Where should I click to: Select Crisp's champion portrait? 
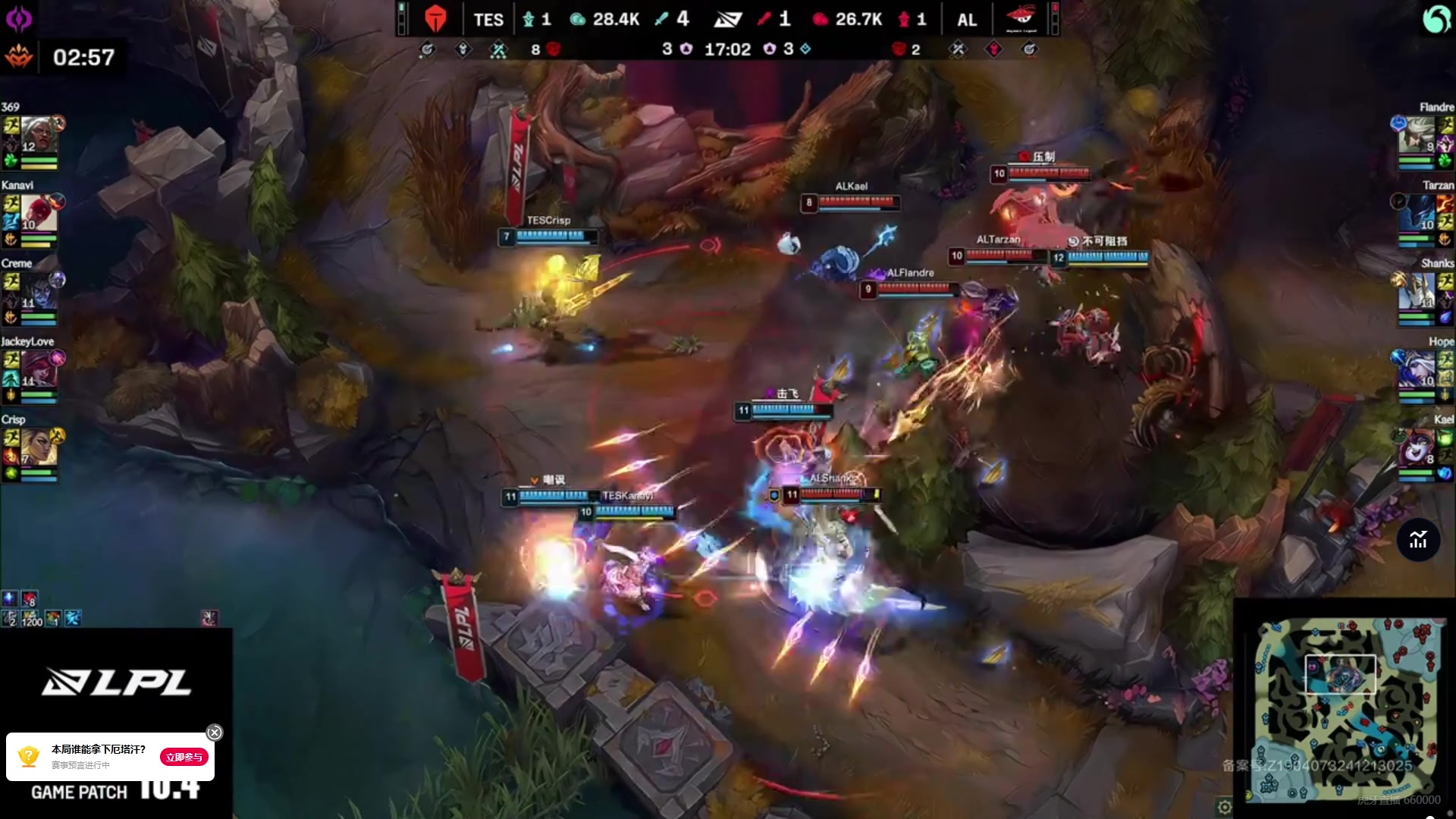tap(39, 447)
